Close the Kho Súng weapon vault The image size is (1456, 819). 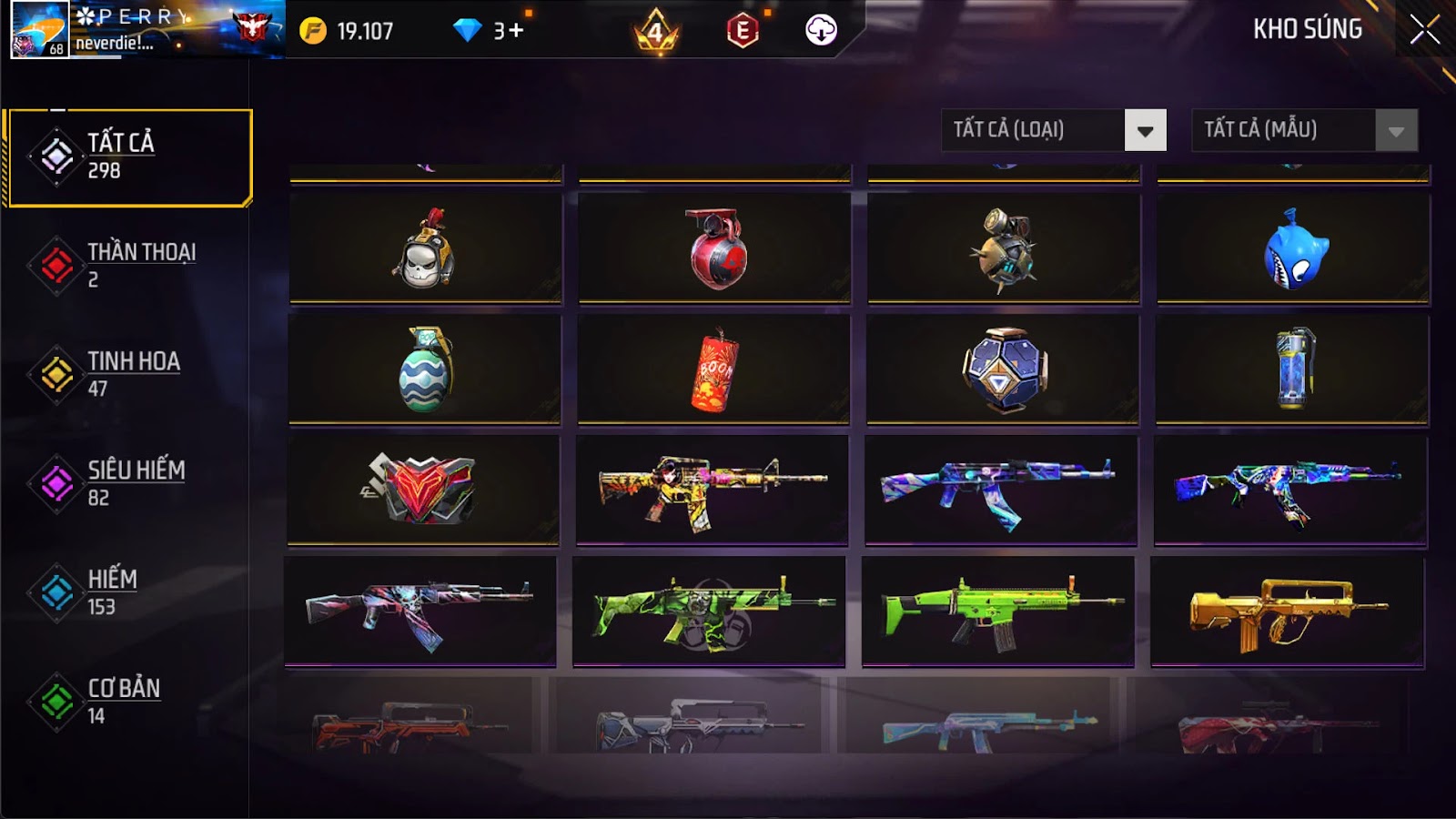[x=1424, y=30]
